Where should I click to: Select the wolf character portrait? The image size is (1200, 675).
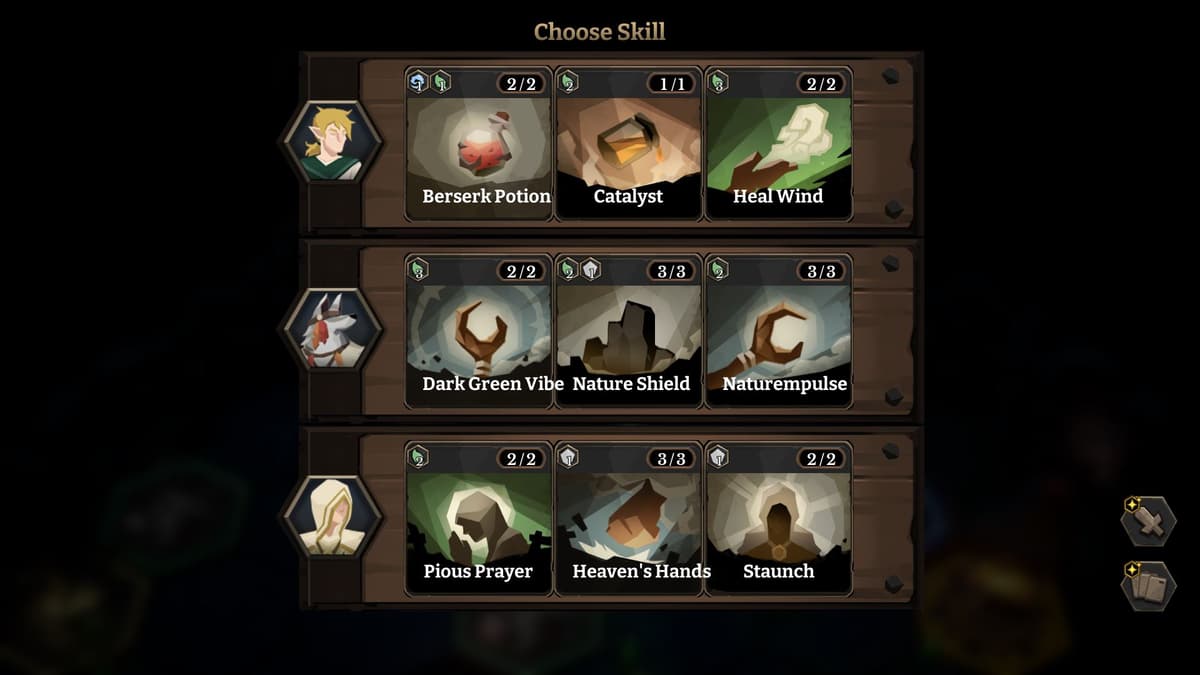click(333, 329)
